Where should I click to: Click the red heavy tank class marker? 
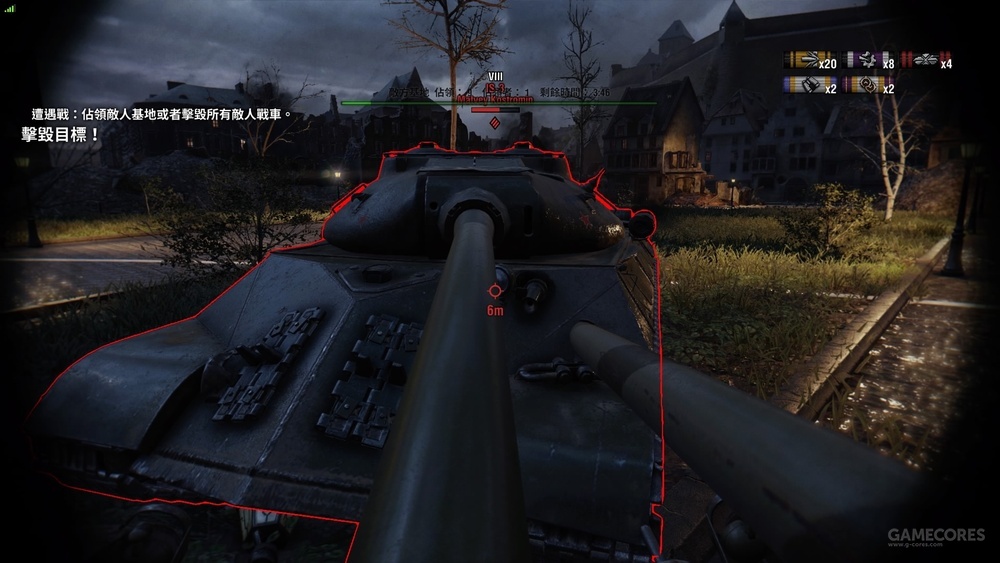pyautogui.click(x=492, y=122)
